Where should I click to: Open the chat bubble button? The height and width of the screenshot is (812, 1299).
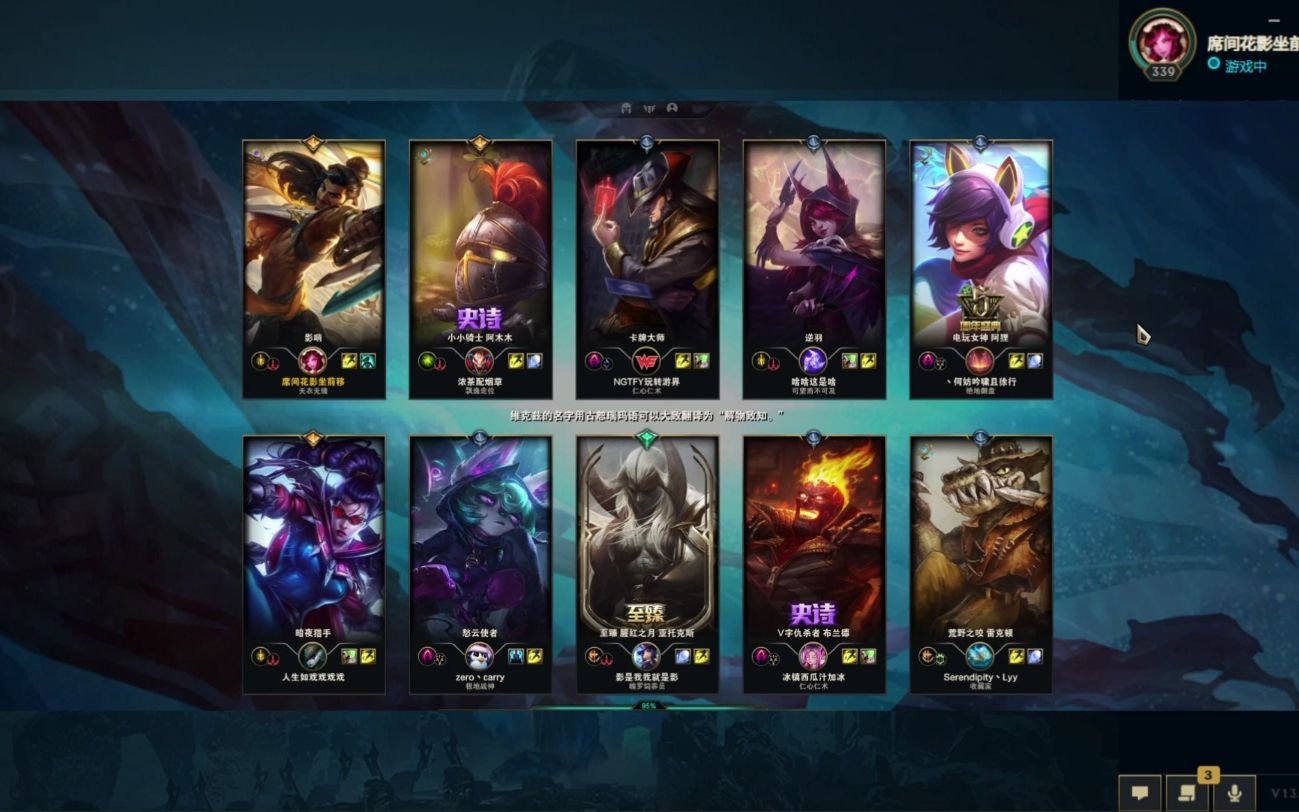pos(1139,792)
